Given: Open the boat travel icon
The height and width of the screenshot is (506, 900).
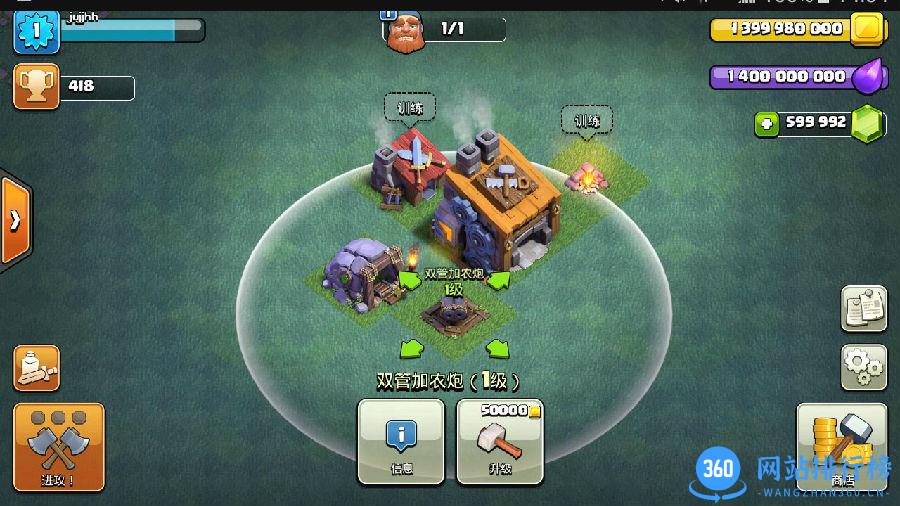Looking at the screenshot, I should 36,368.
